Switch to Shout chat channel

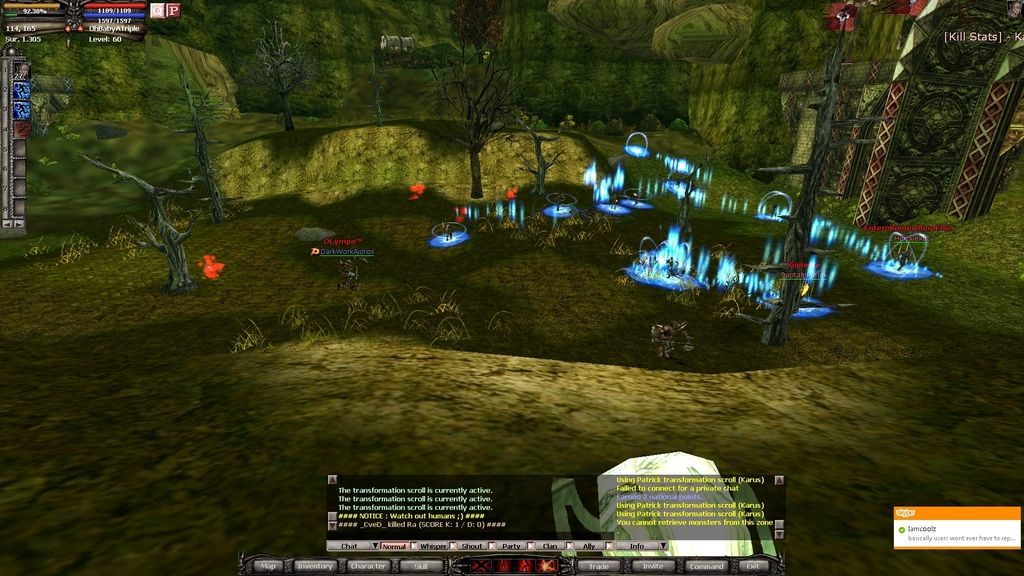pyautogui.click(x=472, y=546)
